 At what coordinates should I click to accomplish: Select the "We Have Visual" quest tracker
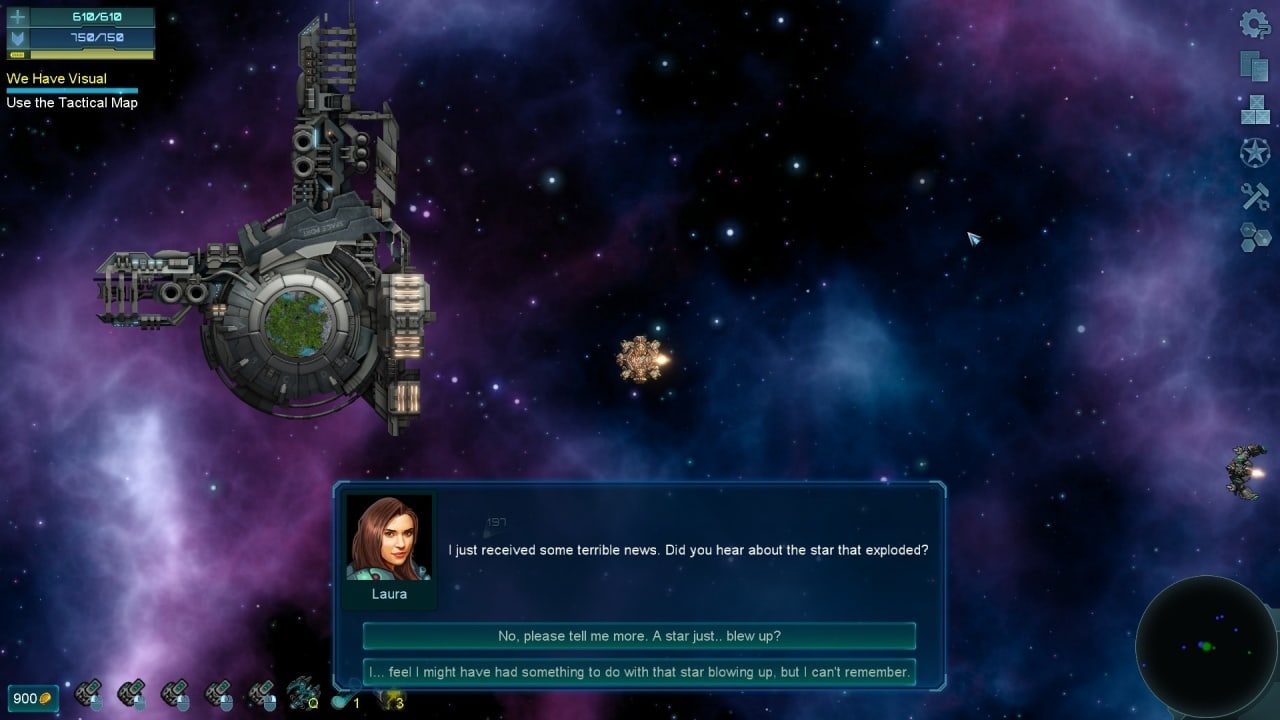[57, 78]
